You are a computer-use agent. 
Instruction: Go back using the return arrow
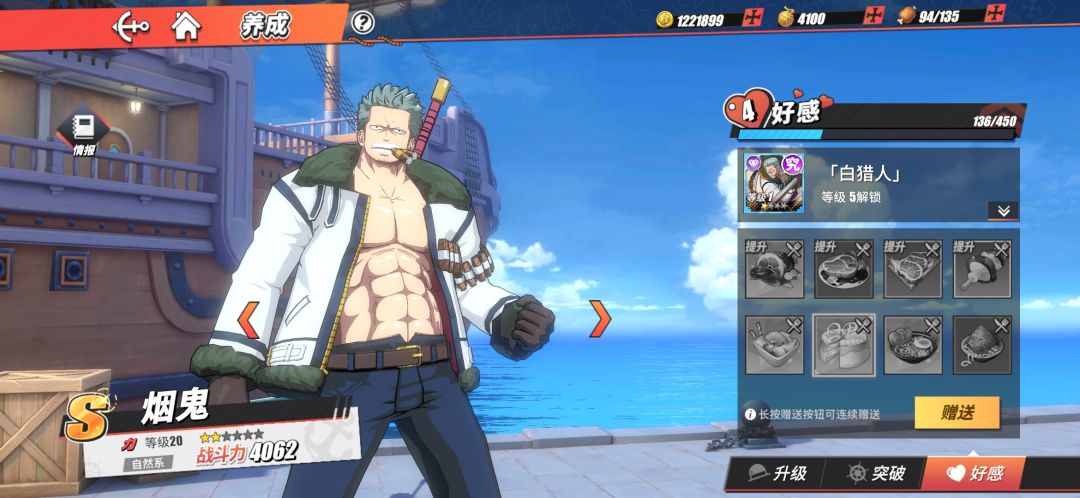click(131, 25)
